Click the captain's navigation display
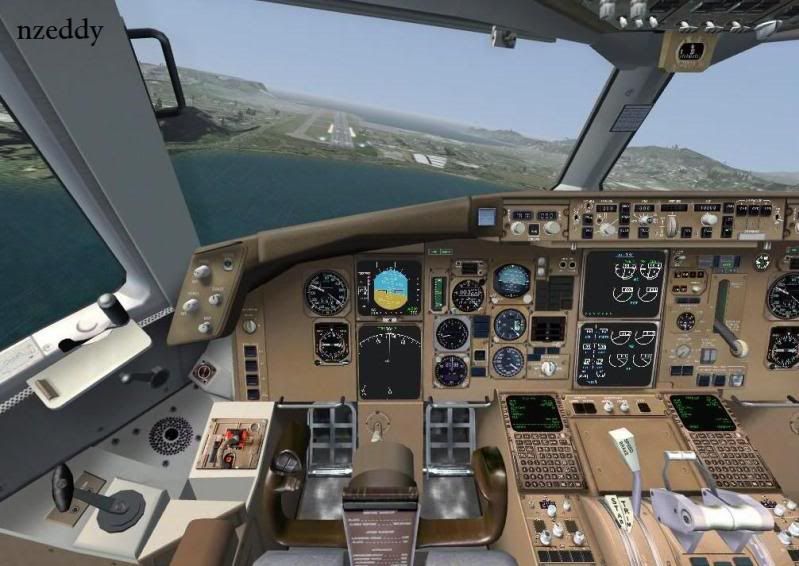 pyautogui.click(x=389, y=360)
